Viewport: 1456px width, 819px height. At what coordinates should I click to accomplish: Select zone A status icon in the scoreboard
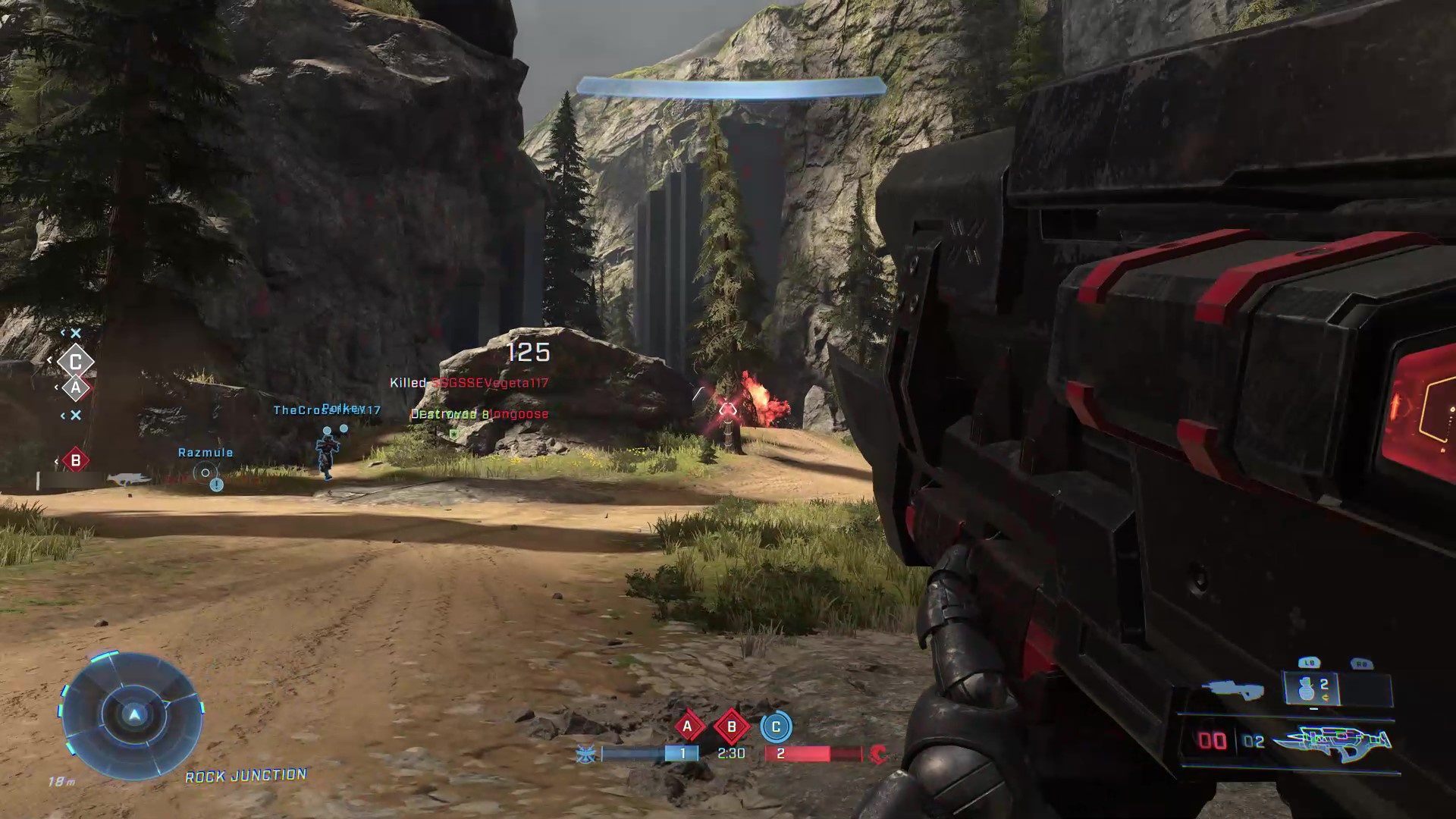[688, 726]
